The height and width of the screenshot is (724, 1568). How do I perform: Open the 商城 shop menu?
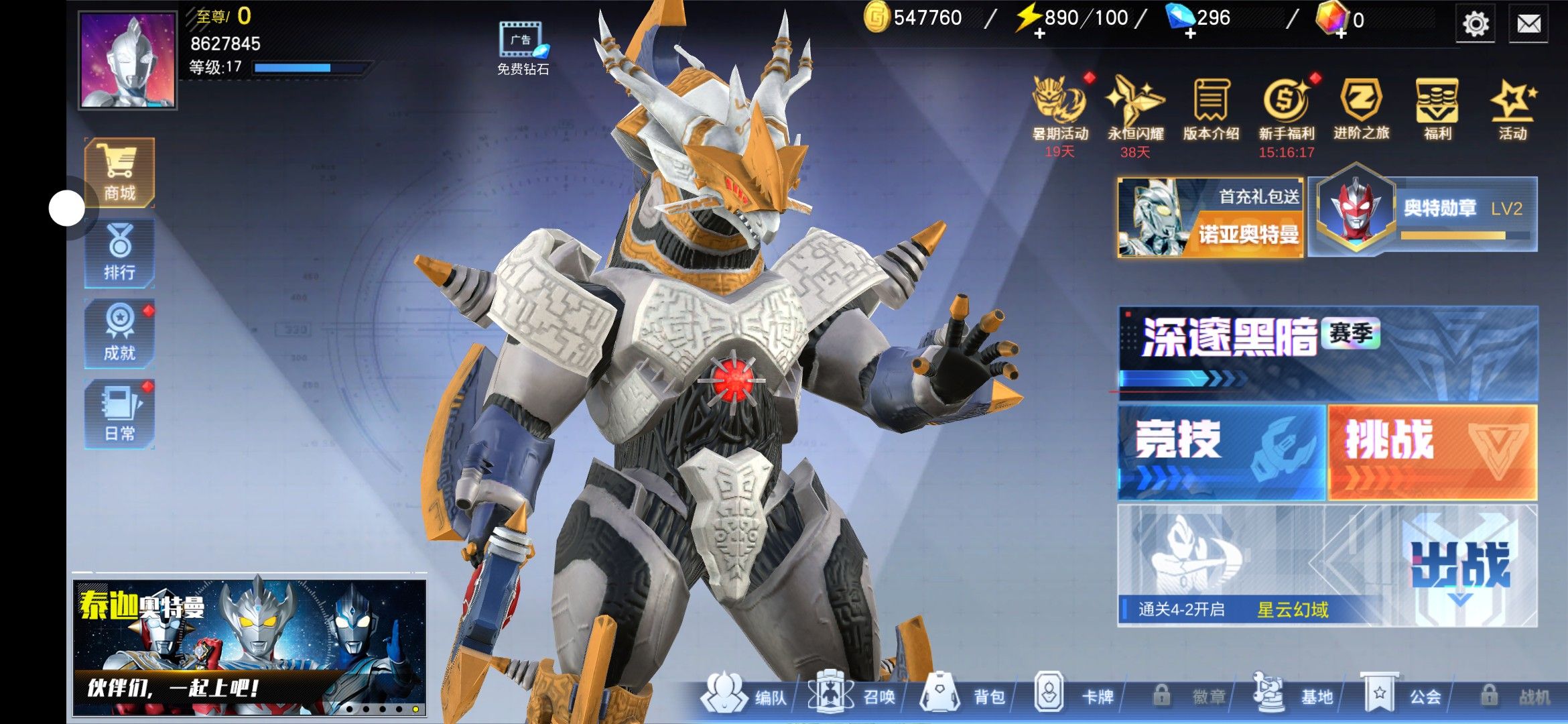(119, 172)
